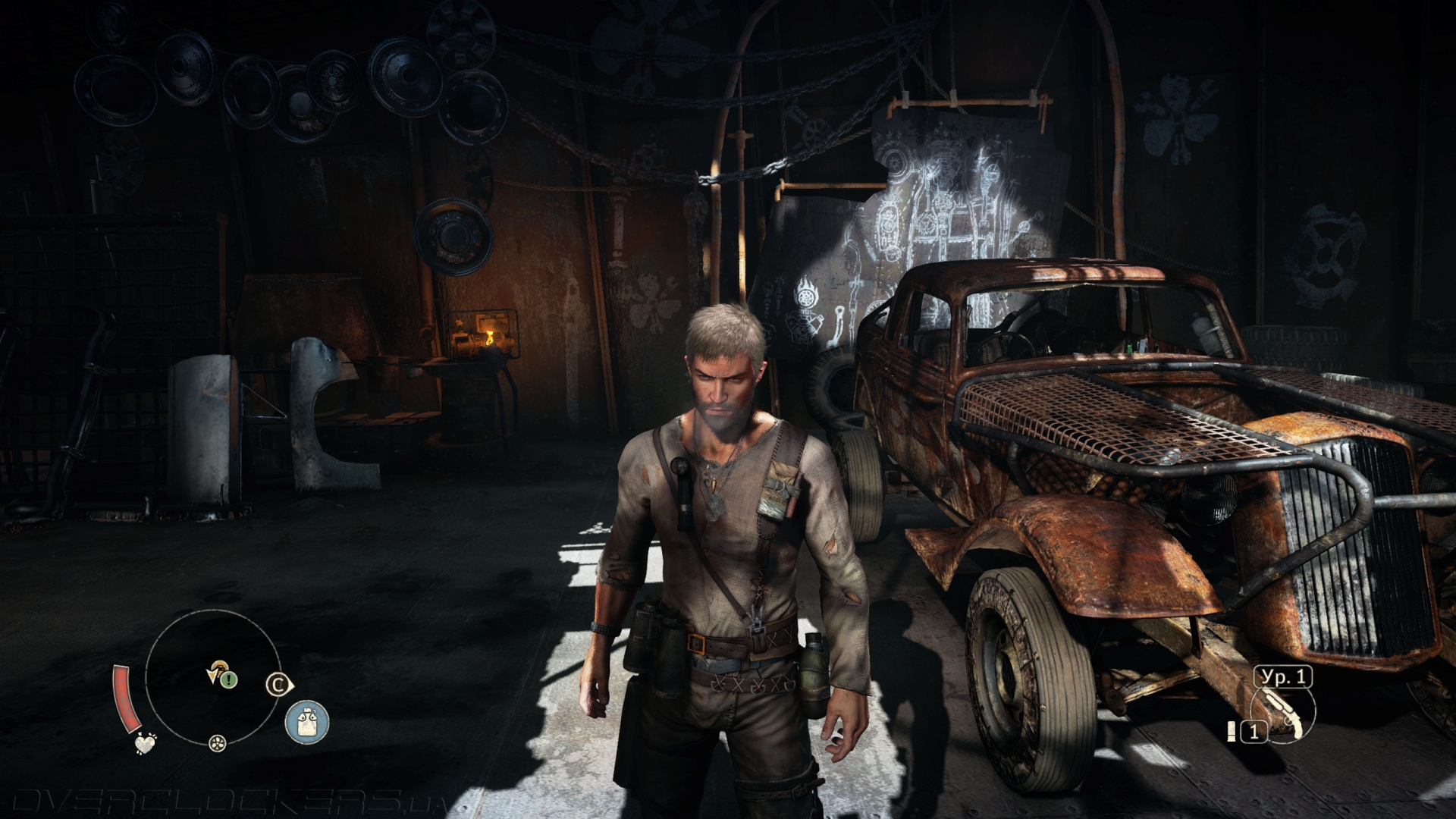Click the shotgun shell ammo icon near the counter

pyautogui.click(x=1232, y=732)
